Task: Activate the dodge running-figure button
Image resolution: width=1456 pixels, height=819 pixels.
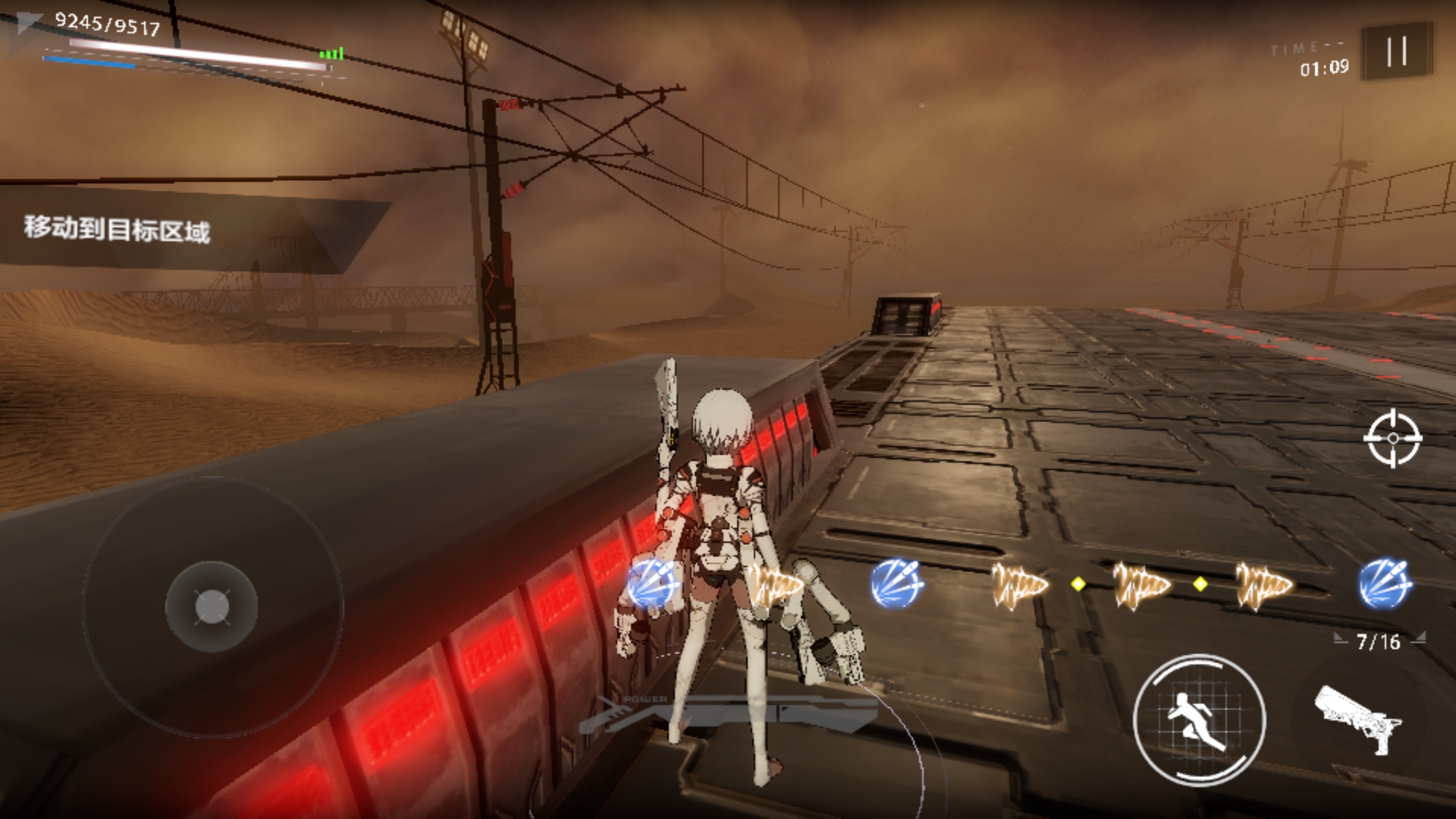Action: tap(1199, 719)
